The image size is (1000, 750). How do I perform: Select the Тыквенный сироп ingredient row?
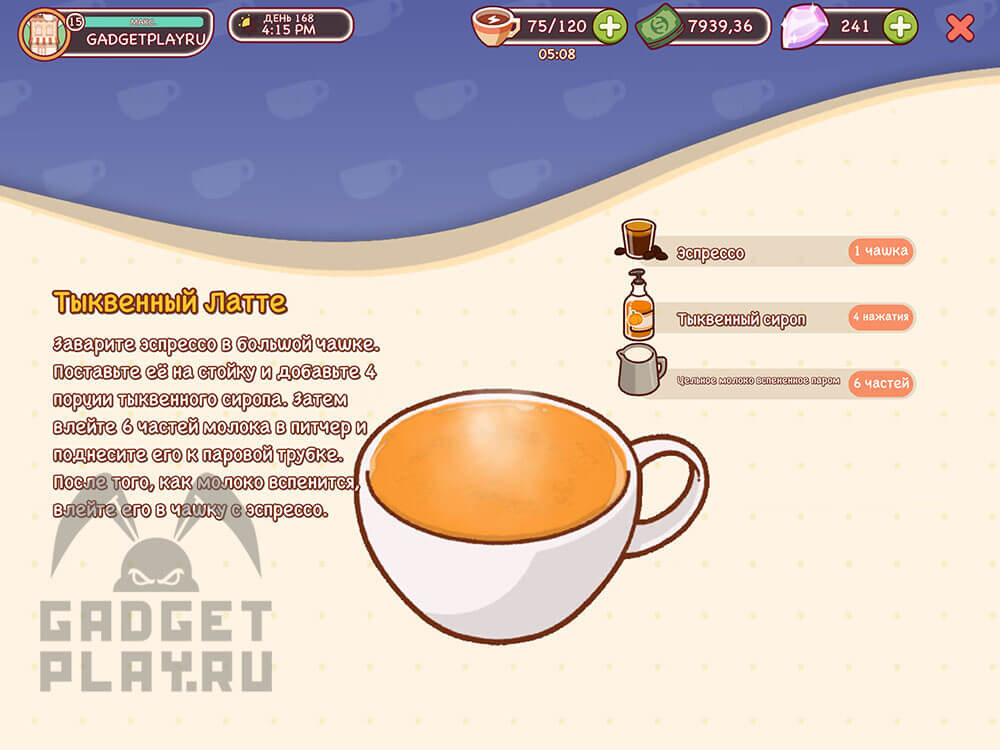(765, 319)
